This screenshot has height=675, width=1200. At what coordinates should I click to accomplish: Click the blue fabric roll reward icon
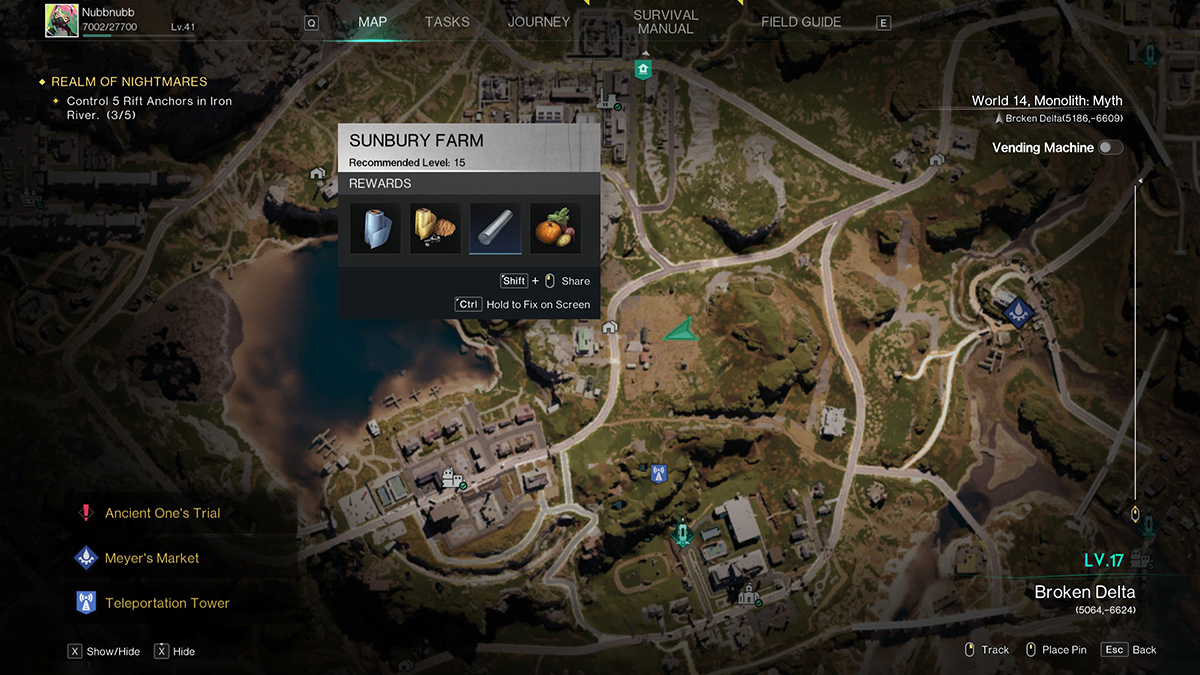pyautogui.click(x=375, y=229)
